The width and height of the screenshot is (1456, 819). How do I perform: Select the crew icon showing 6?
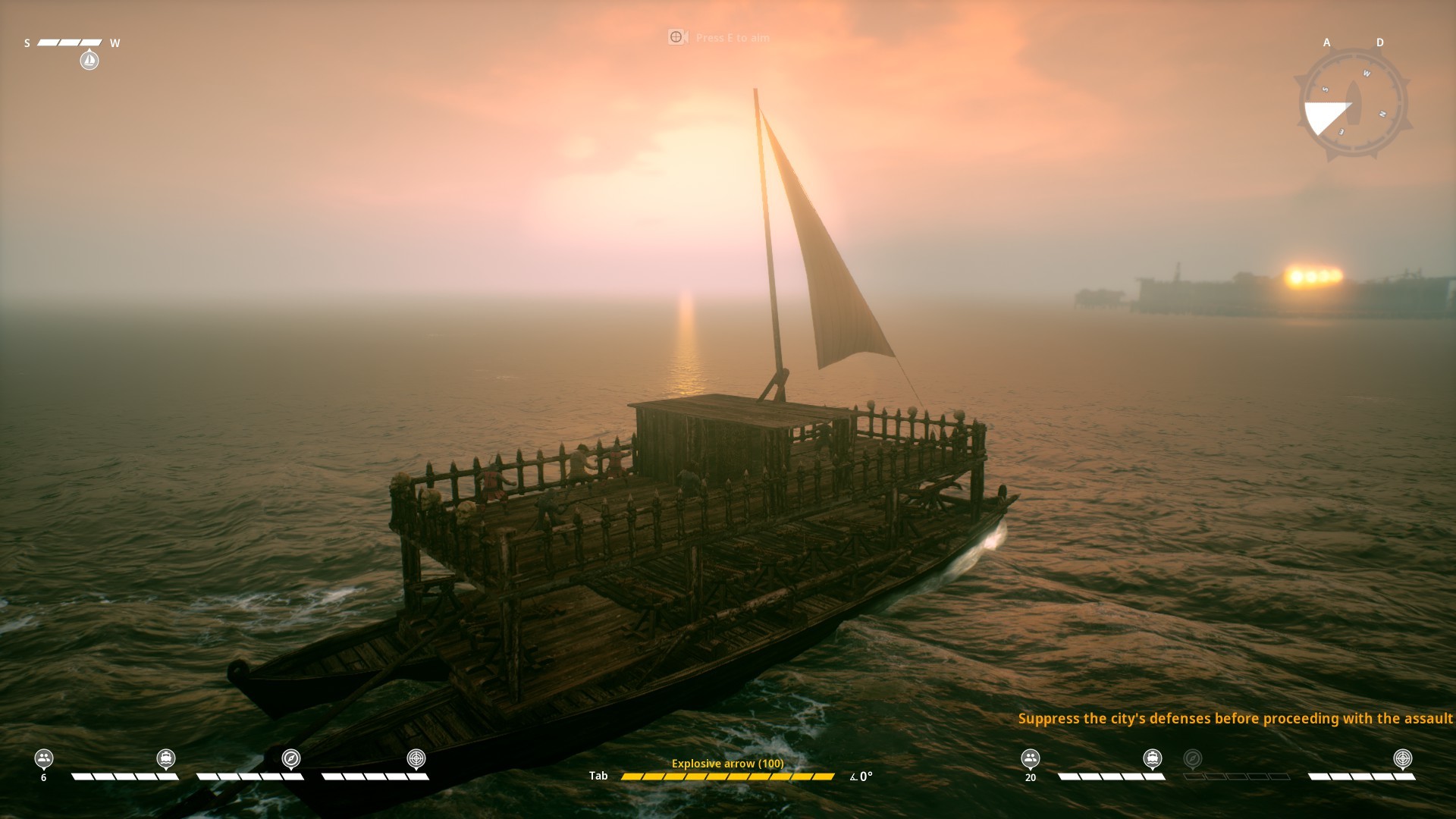pyautogui.click(x=44, y=758)
